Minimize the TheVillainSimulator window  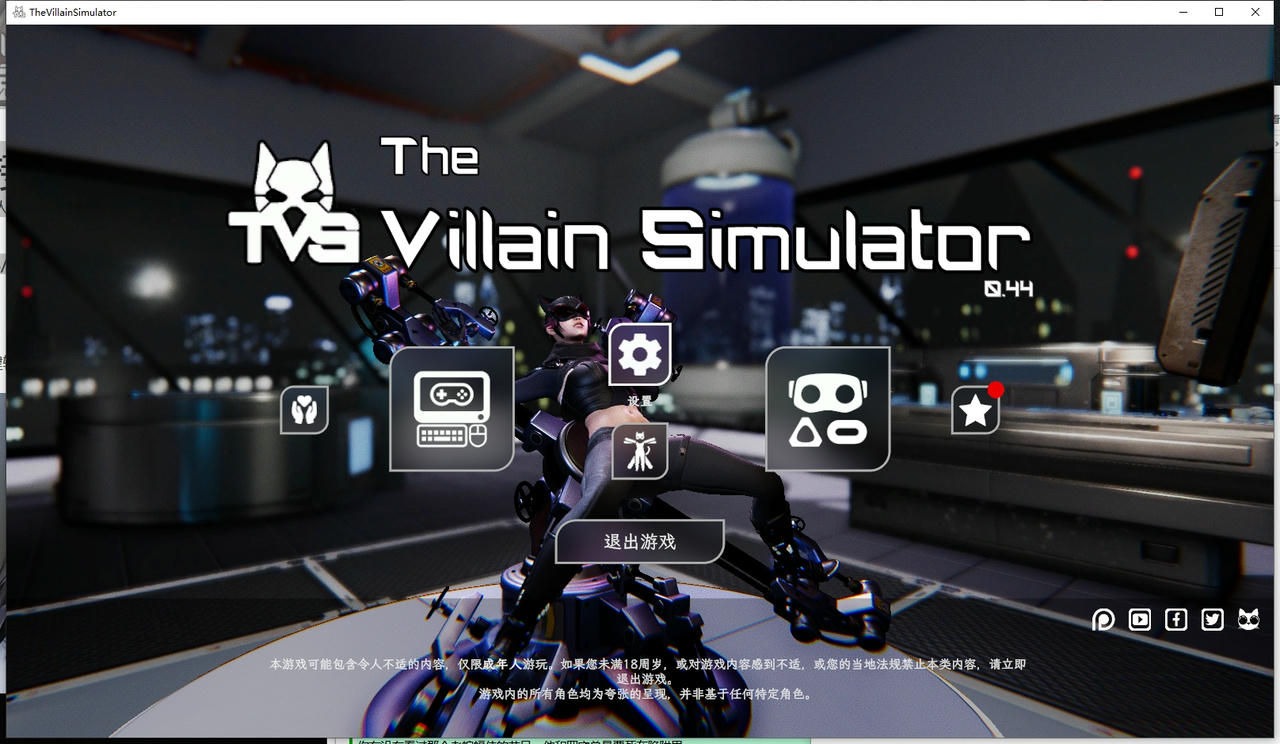coord(1181,11)
